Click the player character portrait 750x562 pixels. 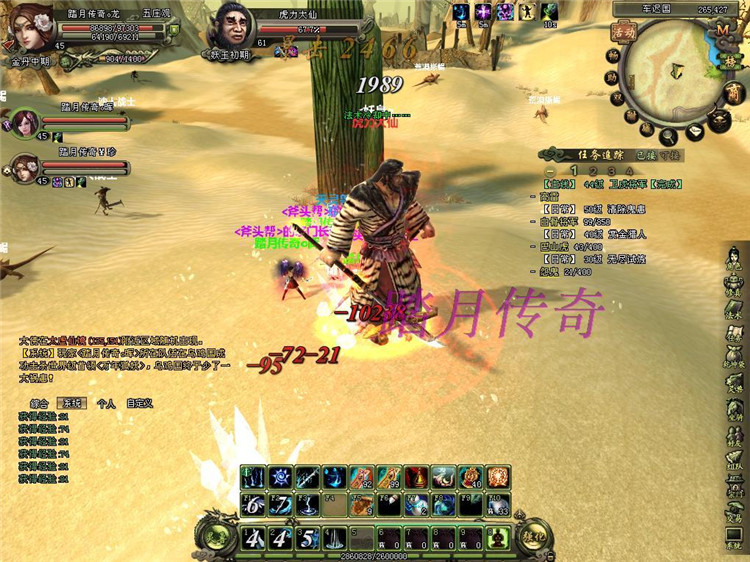28,27
